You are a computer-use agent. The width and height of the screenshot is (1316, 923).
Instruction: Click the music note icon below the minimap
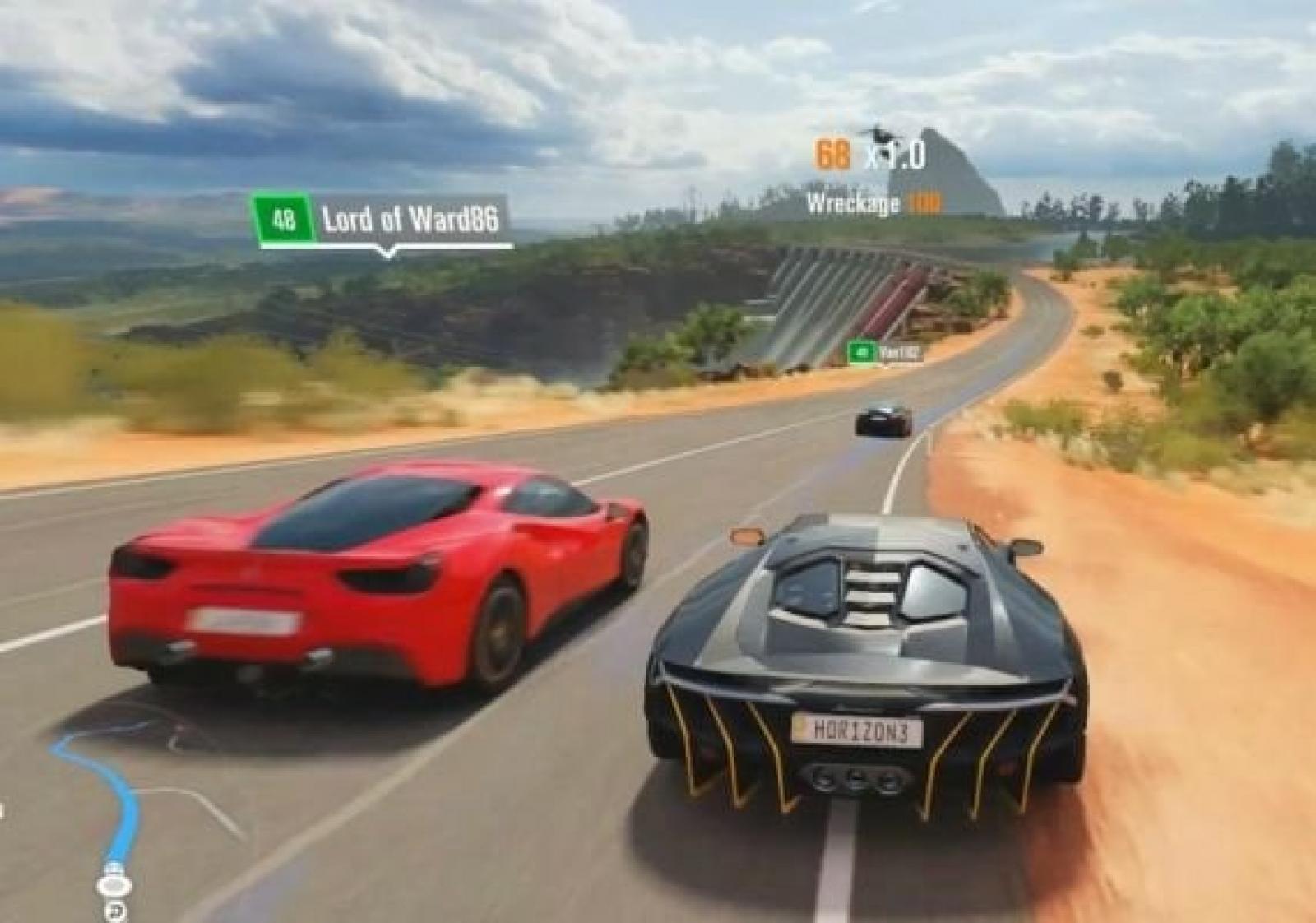pos(114,910)
